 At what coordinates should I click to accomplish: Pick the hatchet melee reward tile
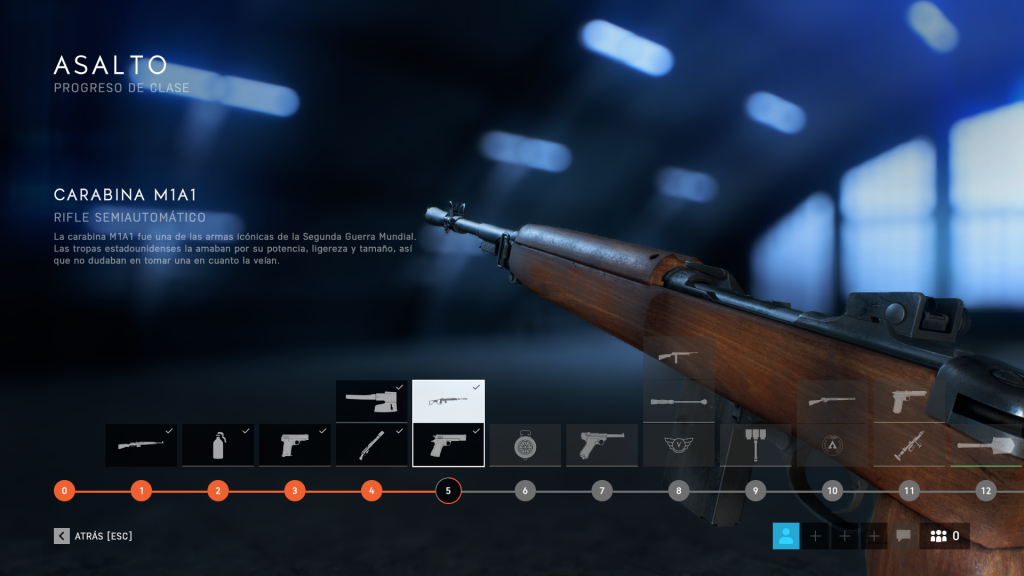(371, 401)
